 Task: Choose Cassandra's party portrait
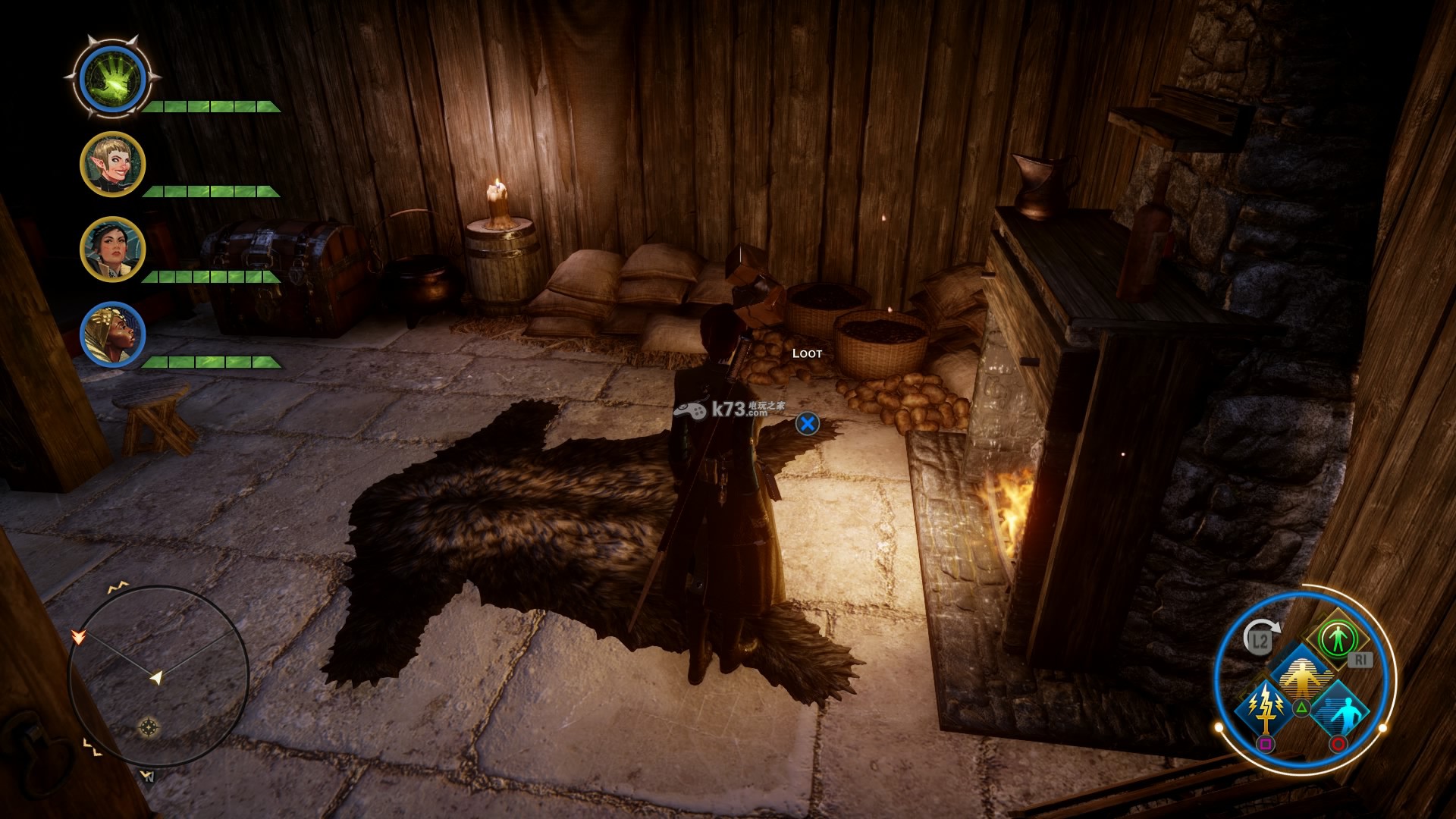click(113, 249)
